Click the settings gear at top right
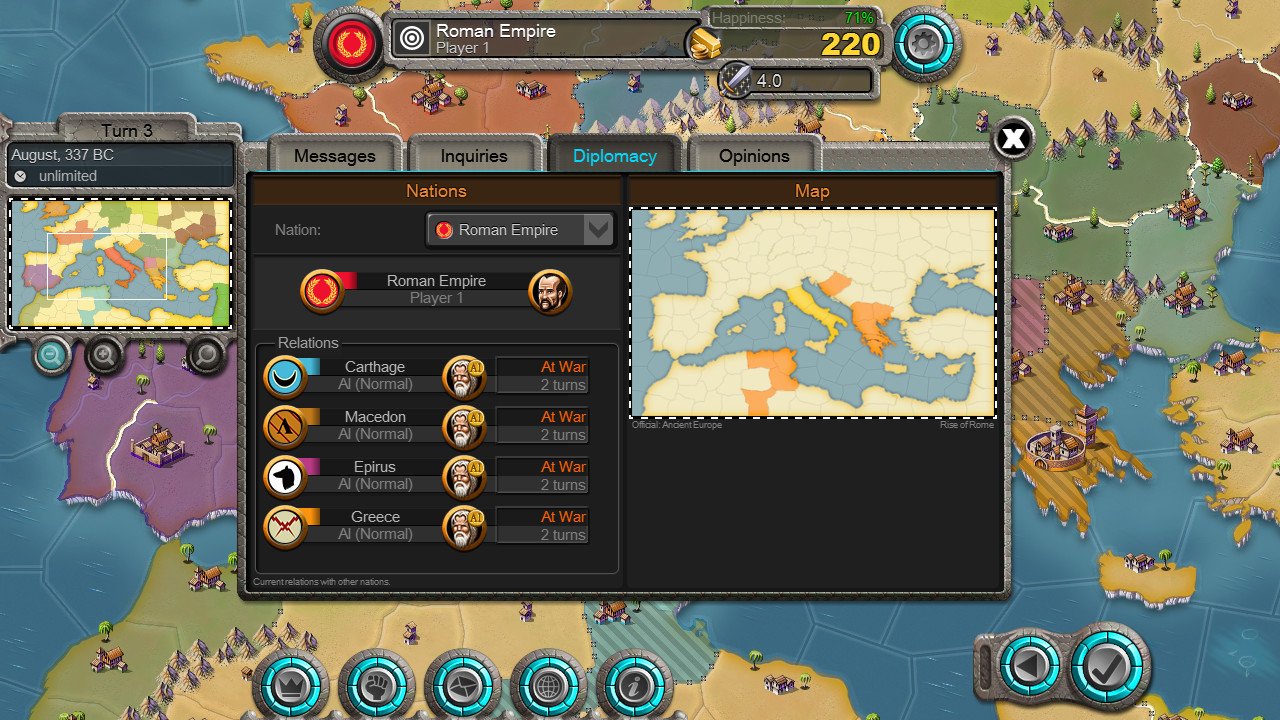 tap(925, 45)
